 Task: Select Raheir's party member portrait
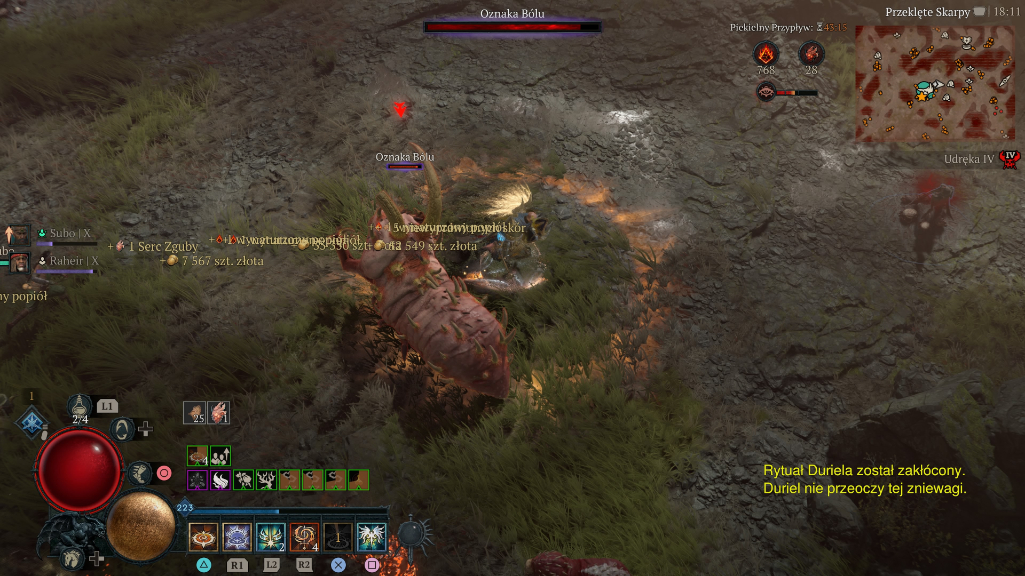tap(20, 262)
